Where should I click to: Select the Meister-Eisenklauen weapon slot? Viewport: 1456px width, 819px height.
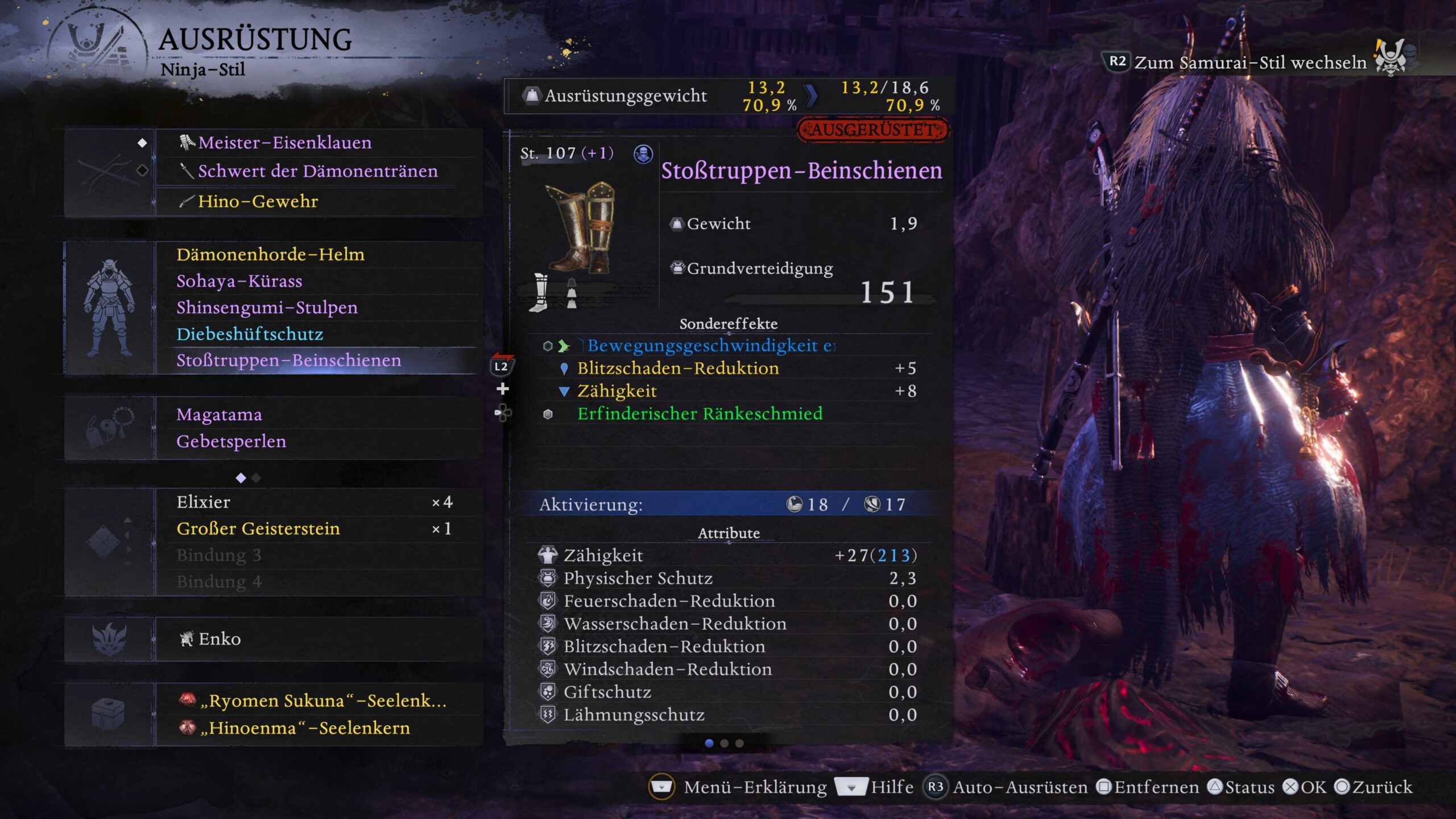click(x=285, y=143)
